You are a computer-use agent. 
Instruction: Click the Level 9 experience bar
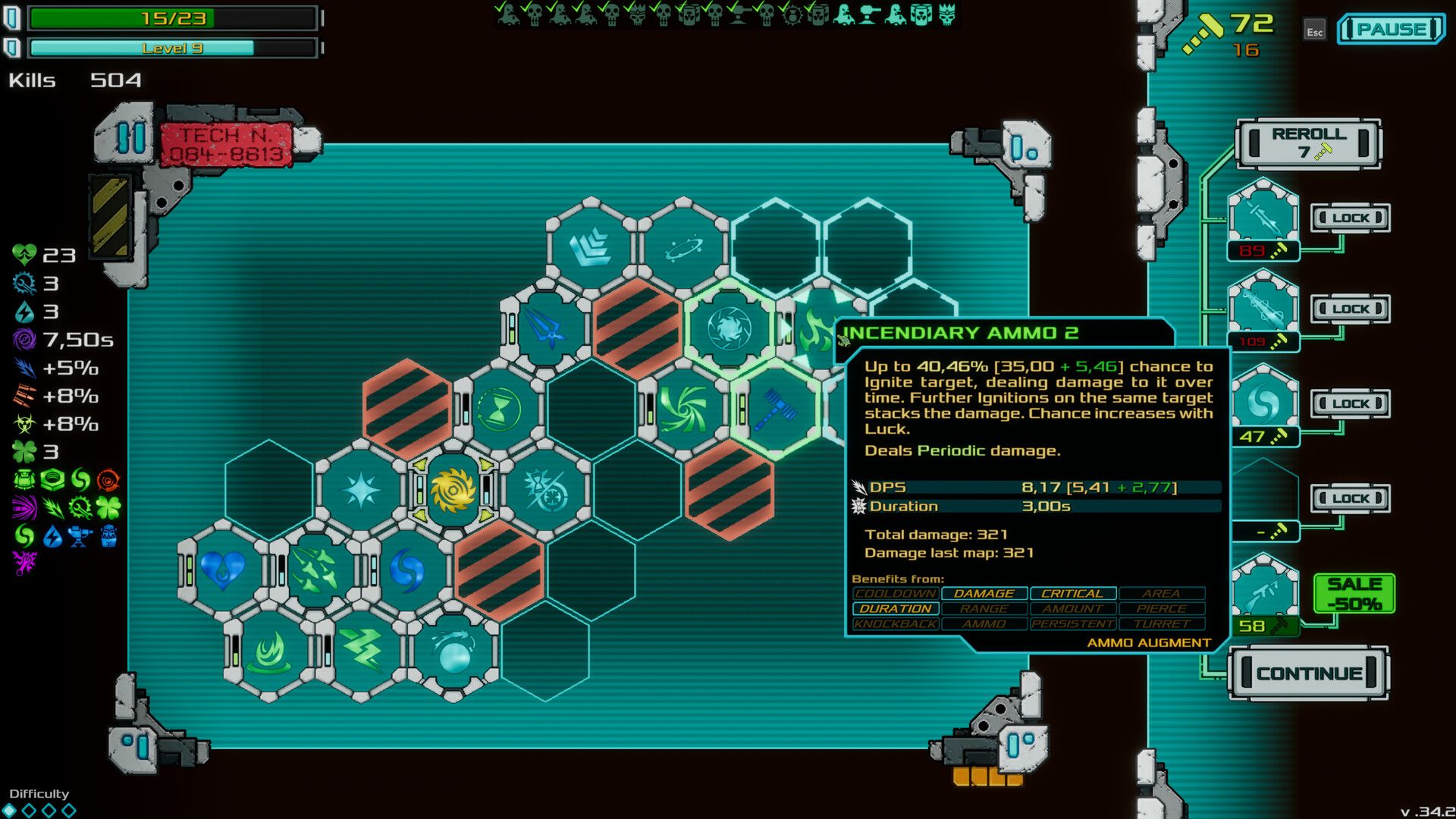[171, 47]
